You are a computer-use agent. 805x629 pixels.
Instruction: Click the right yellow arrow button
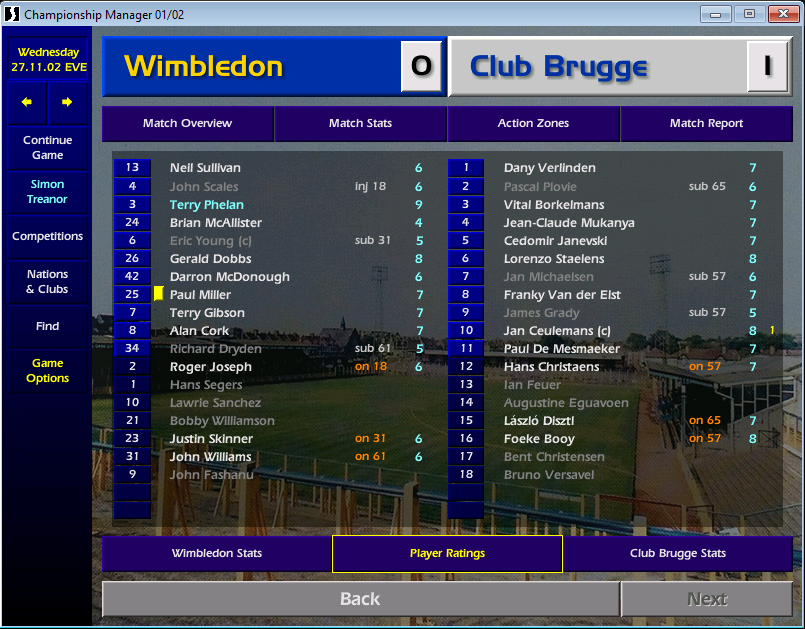click(x=67, y=102)
